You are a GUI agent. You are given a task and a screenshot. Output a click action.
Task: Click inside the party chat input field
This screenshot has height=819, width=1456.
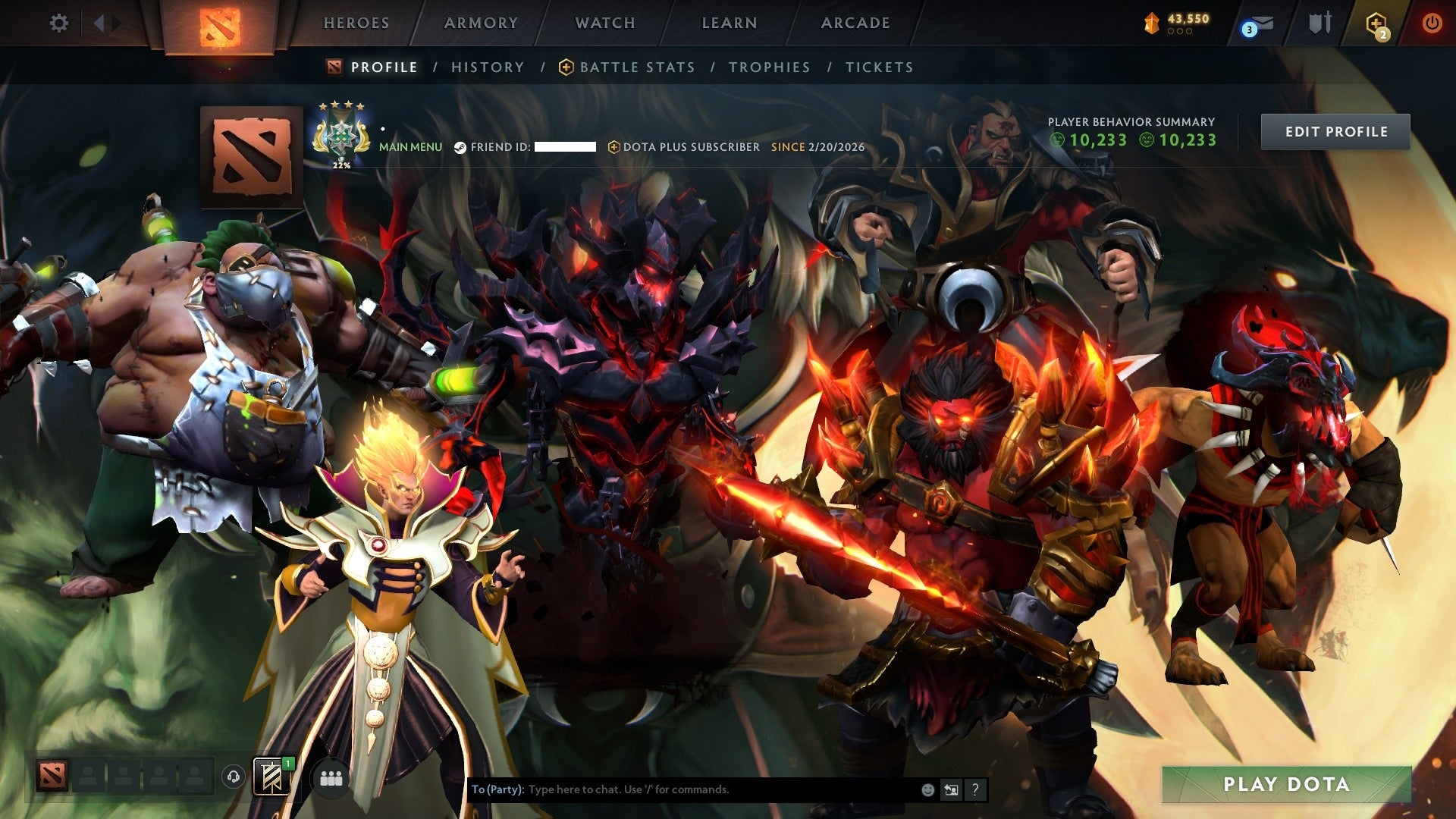point(682,789)
